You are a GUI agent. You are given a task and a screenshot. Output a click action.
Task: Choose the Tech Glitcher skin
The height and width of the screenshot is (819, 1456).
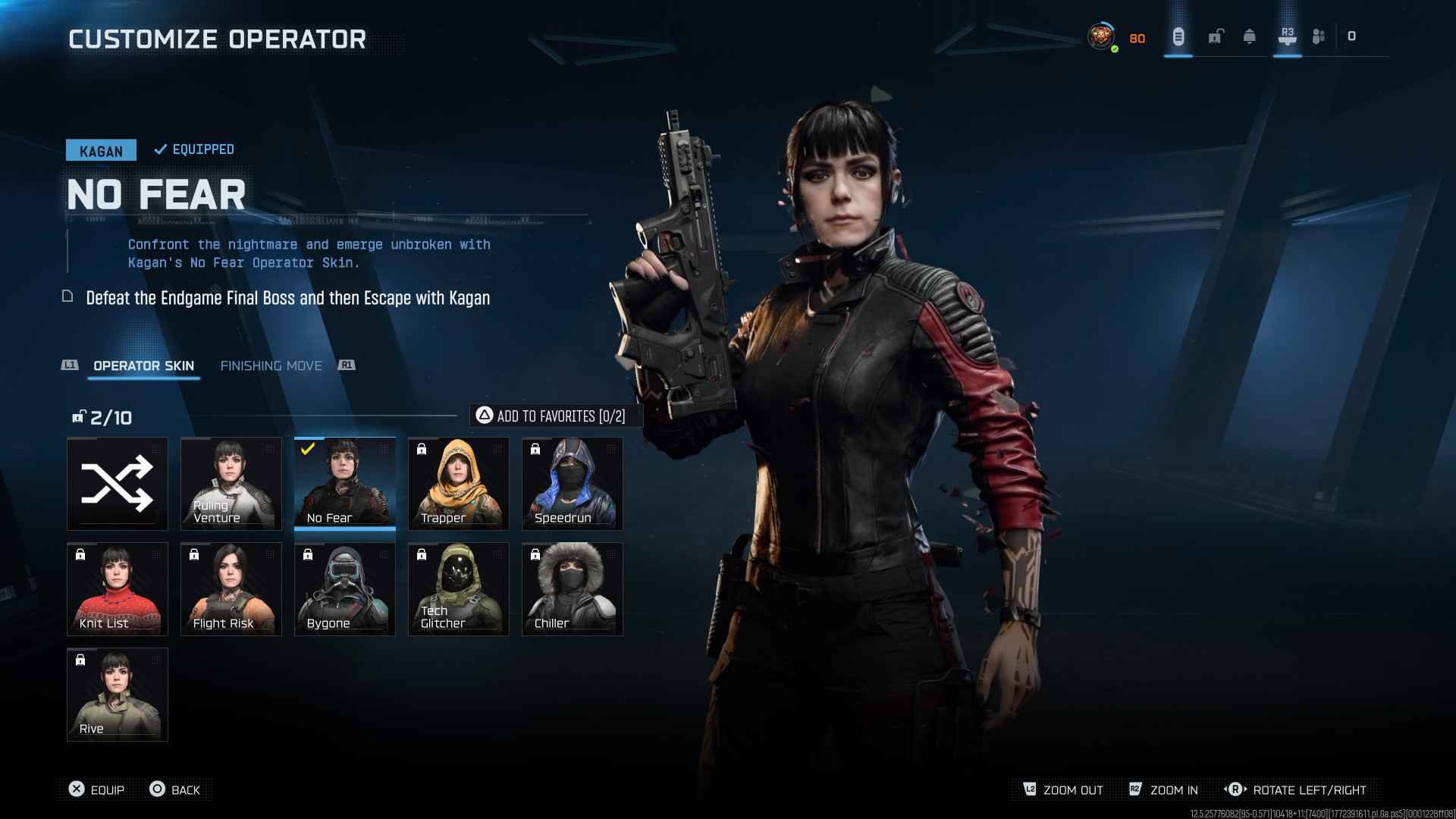[459, 589]
